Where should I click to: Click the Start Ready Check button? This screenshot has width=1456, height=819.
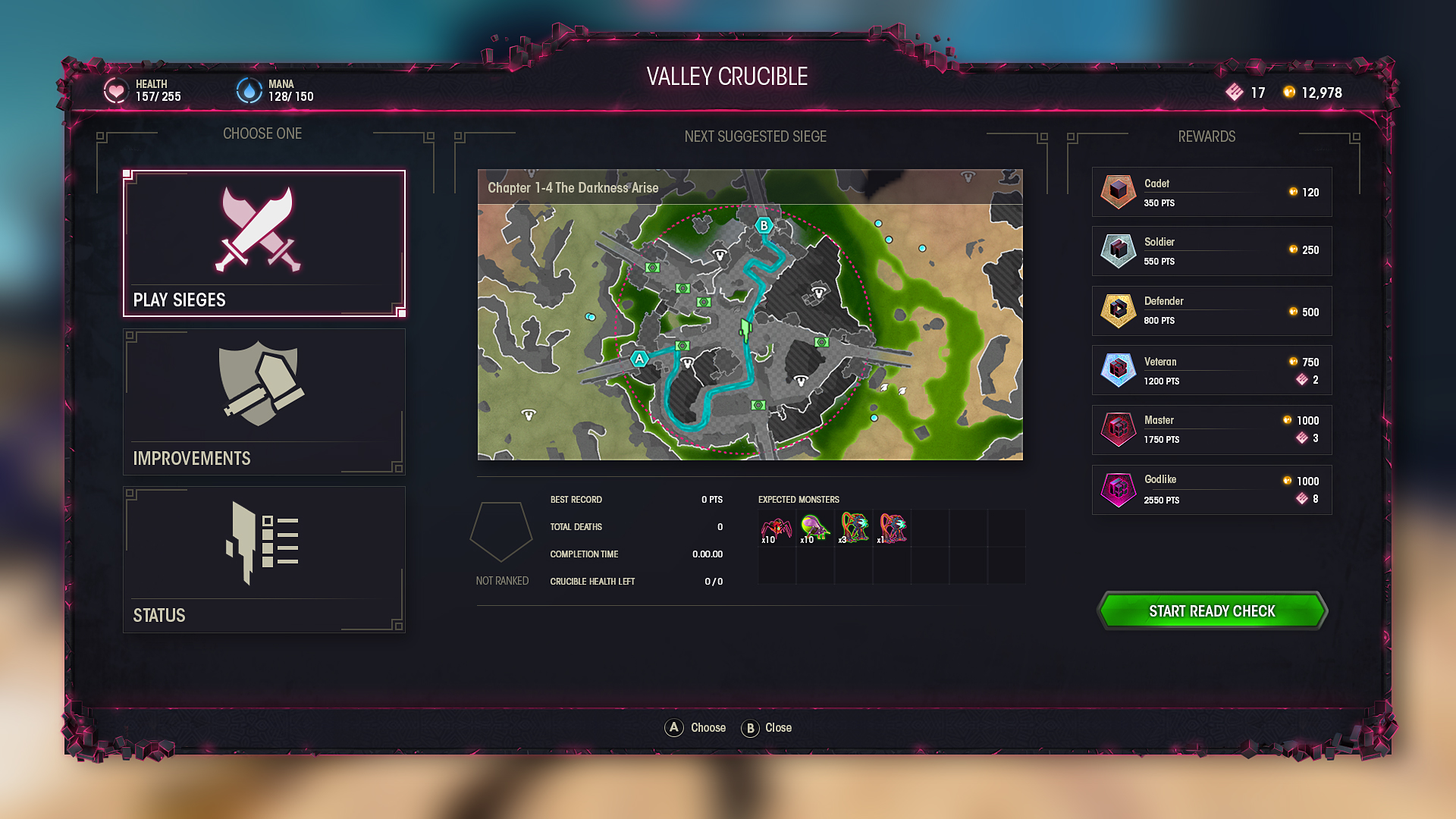1212,611
